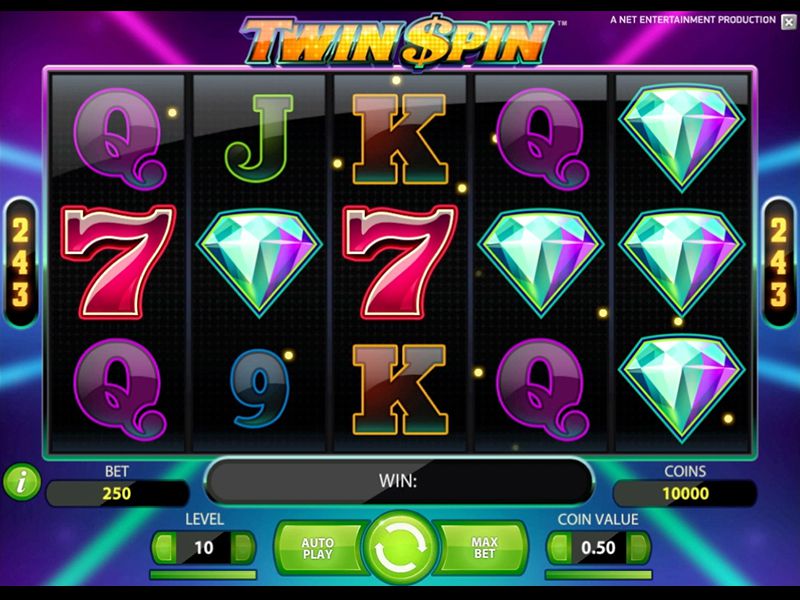The width and height of the screenshot is (800, 600).
Task: Raise the coin value
Action: 638,547
